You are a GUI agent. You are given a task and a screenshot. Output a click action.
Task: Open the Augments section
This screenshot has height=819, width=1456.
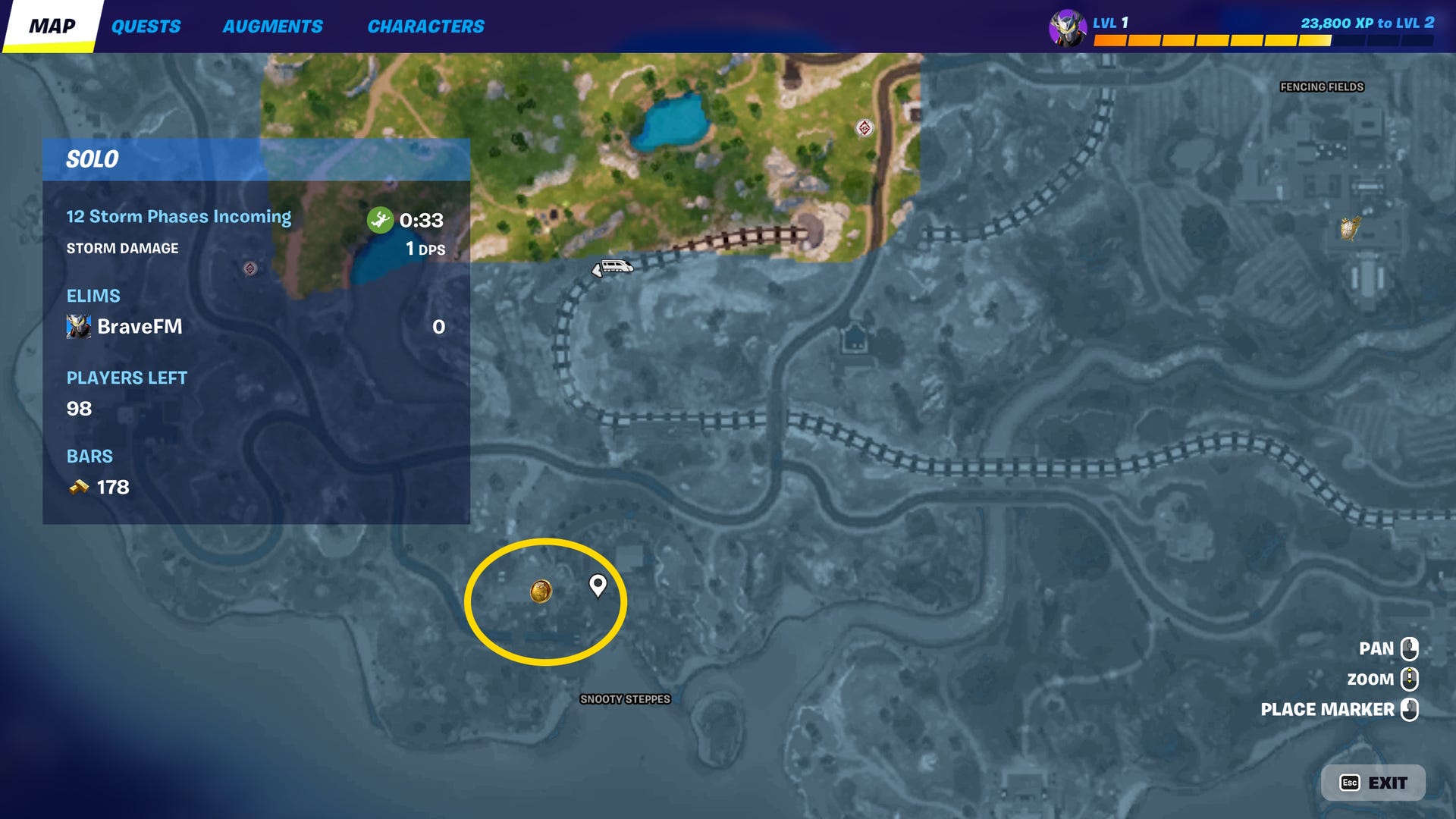pyautogui.click(x=273, y=26)
